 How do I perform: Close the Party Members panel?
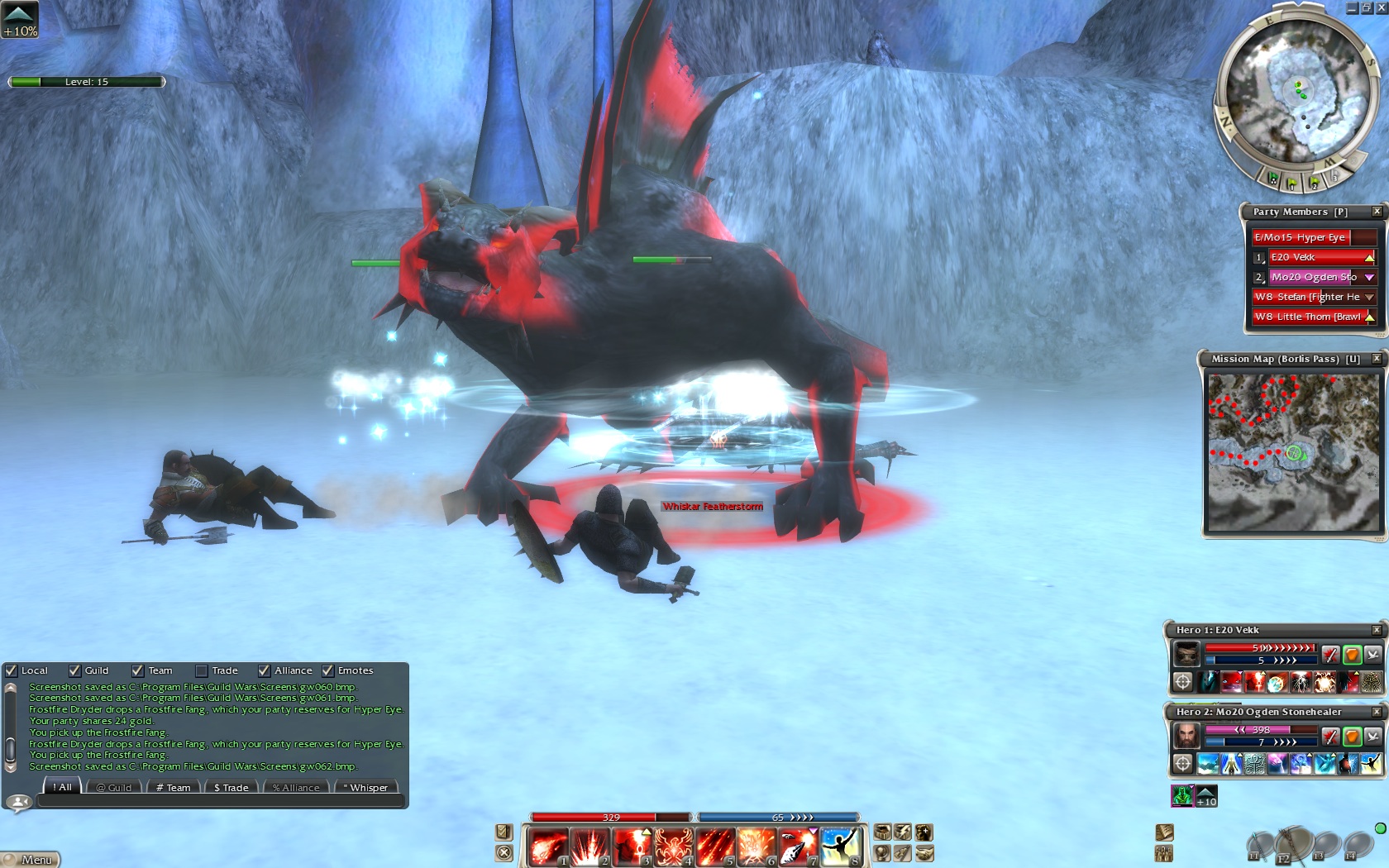coord(1377,212)
